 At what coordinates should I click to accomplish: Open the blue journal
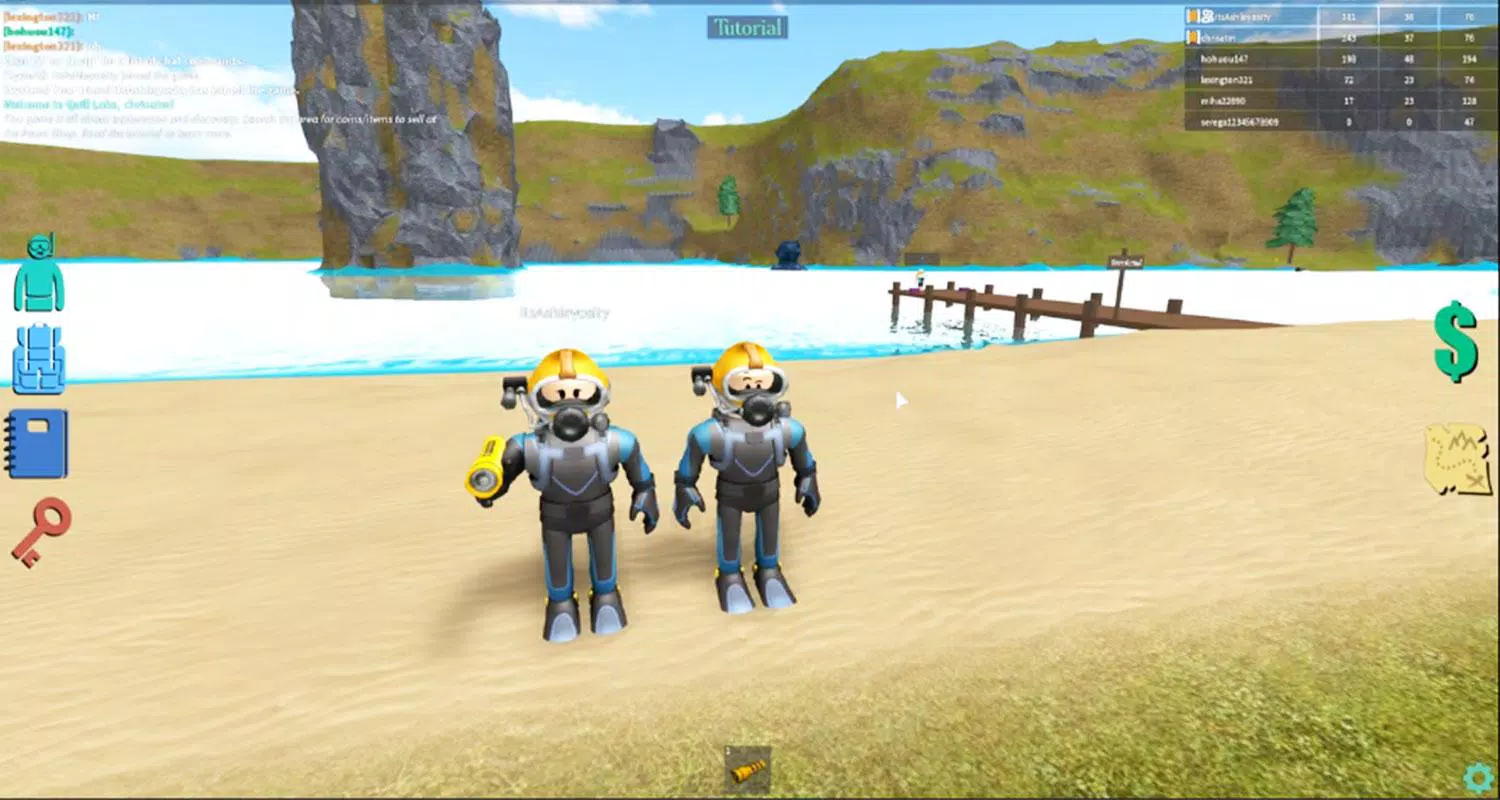click(37, 444)
